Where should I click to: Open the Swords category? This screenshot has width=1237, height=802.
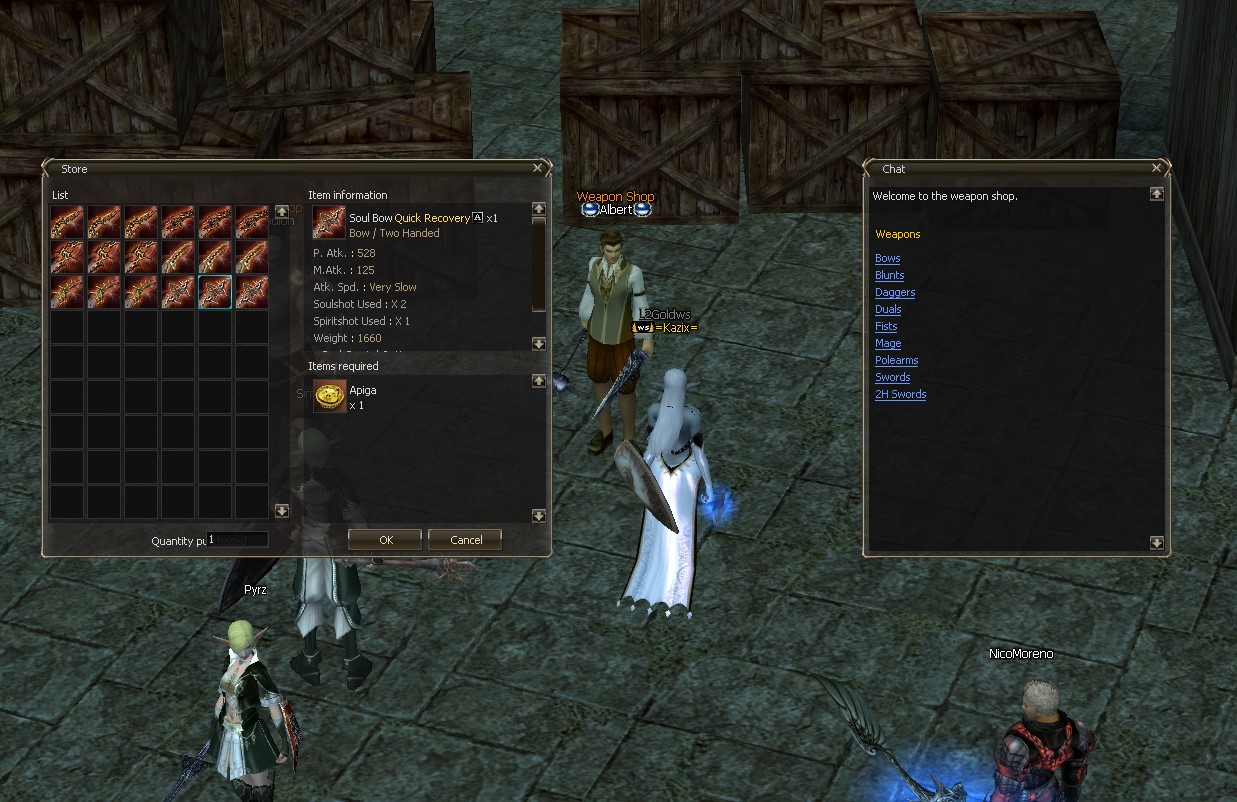click(x=892, y=377)
